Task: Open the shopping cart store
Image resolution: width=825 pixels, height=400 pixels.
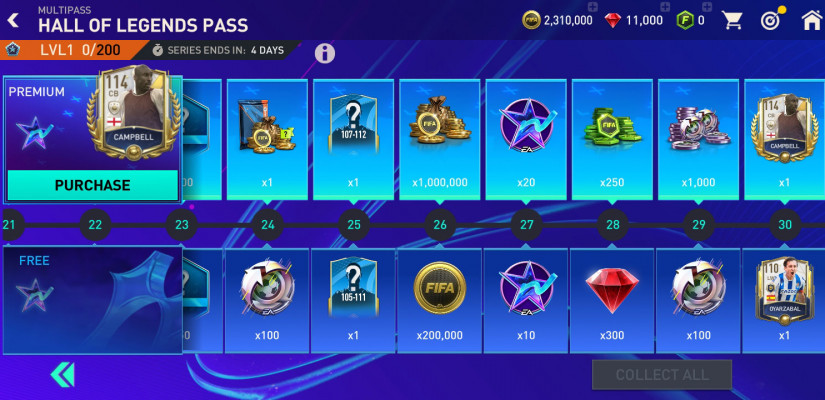Action: 733,20
